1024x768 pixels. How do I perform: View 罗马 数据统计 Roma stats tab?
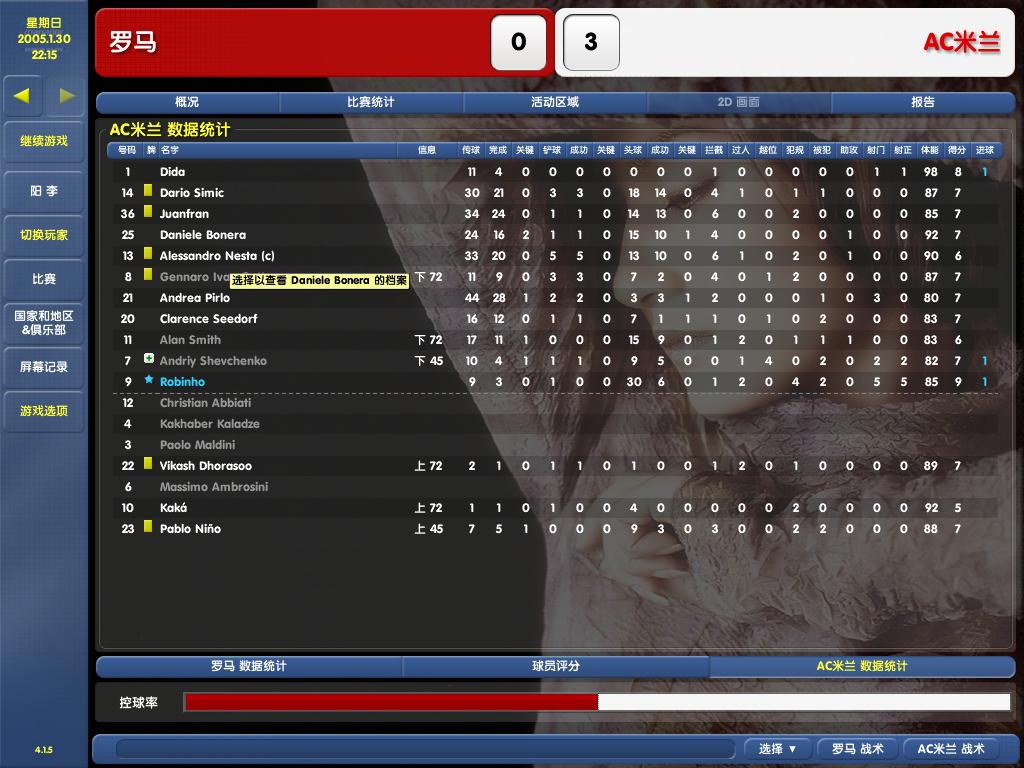(x=249, y=666)
